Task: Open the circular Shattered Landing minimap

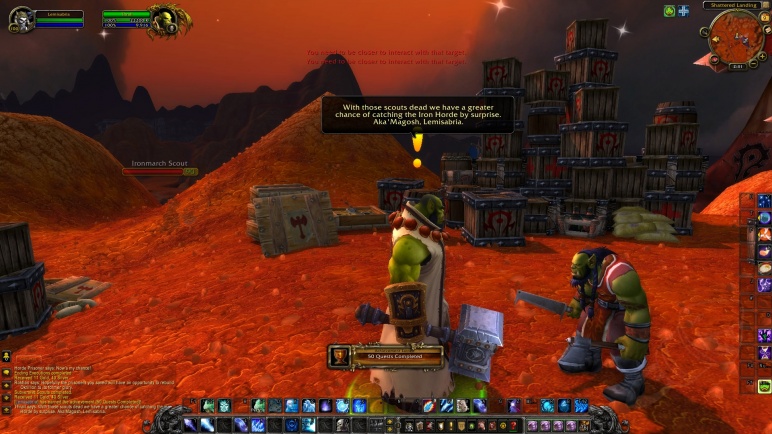Action: coord(735,38)
